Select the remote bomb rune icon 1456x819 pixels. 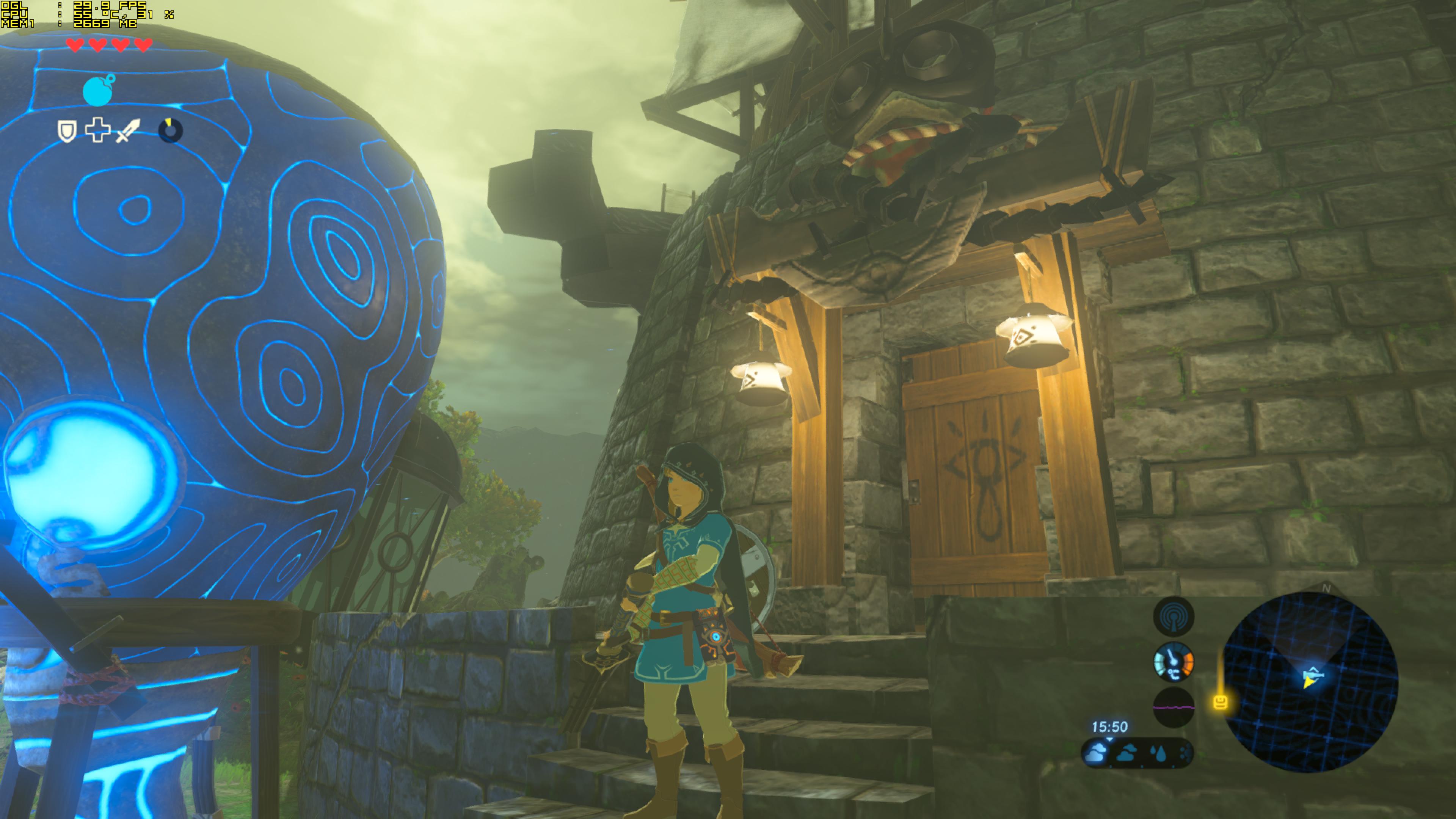[98, 91]
